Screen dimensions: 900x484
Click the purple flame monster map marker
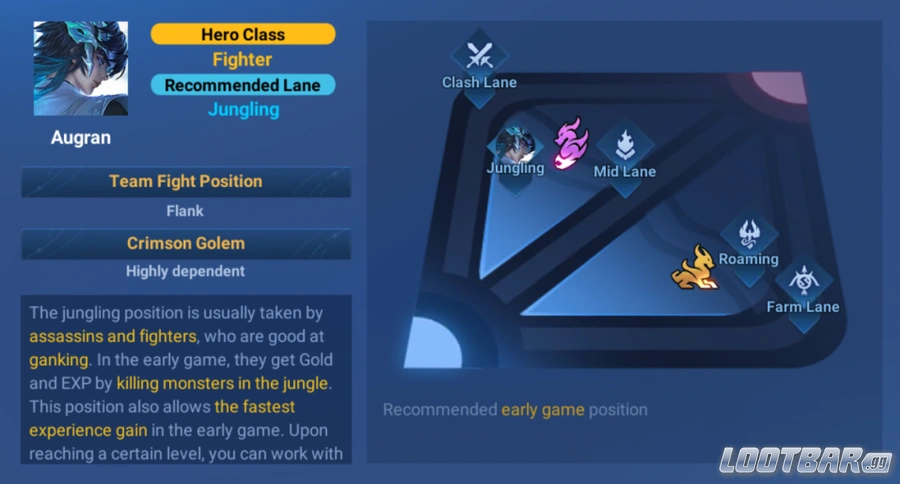pos(570,143)
